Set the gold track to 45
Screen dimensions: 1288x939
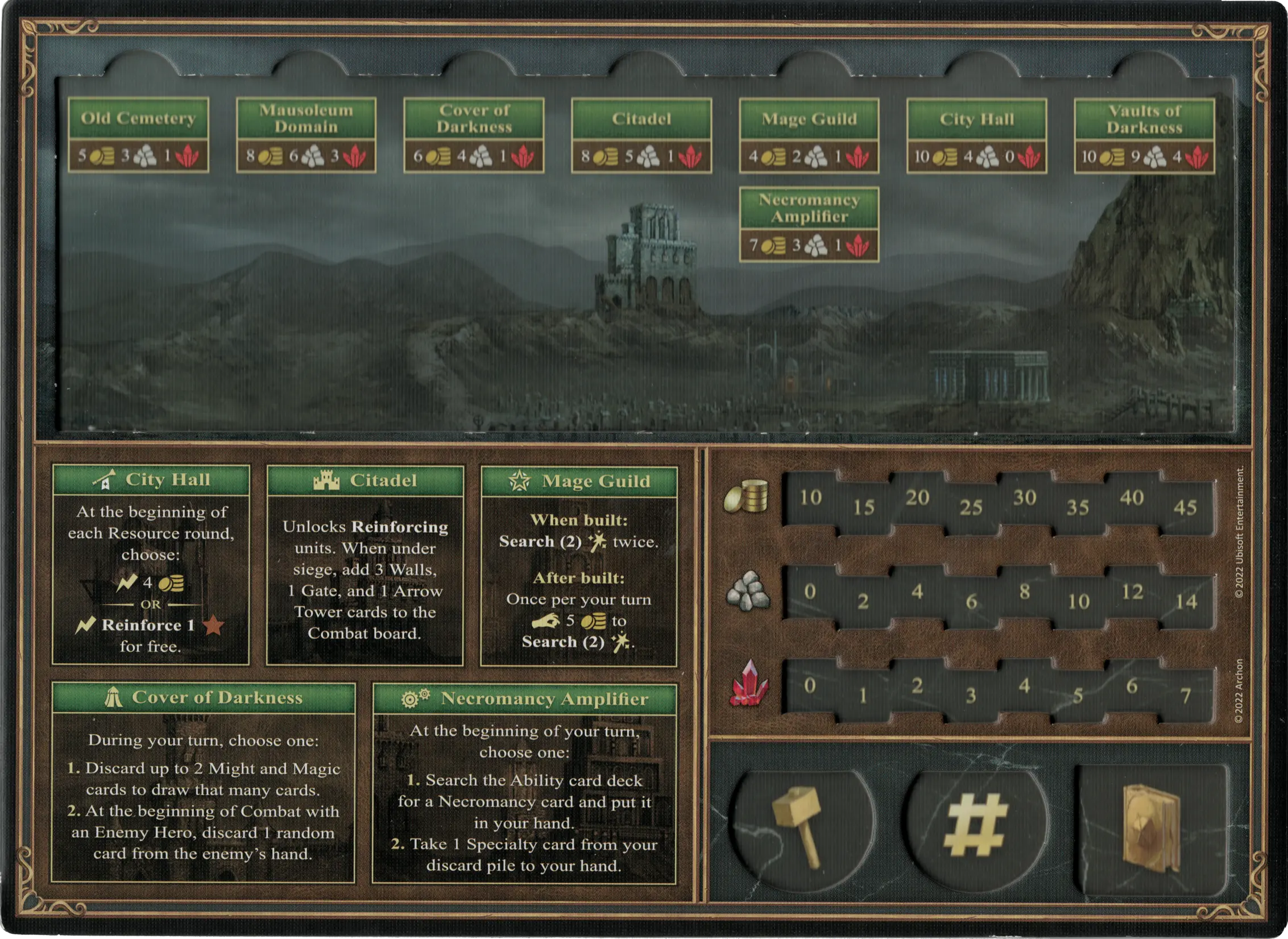(x=1185, y=507)
